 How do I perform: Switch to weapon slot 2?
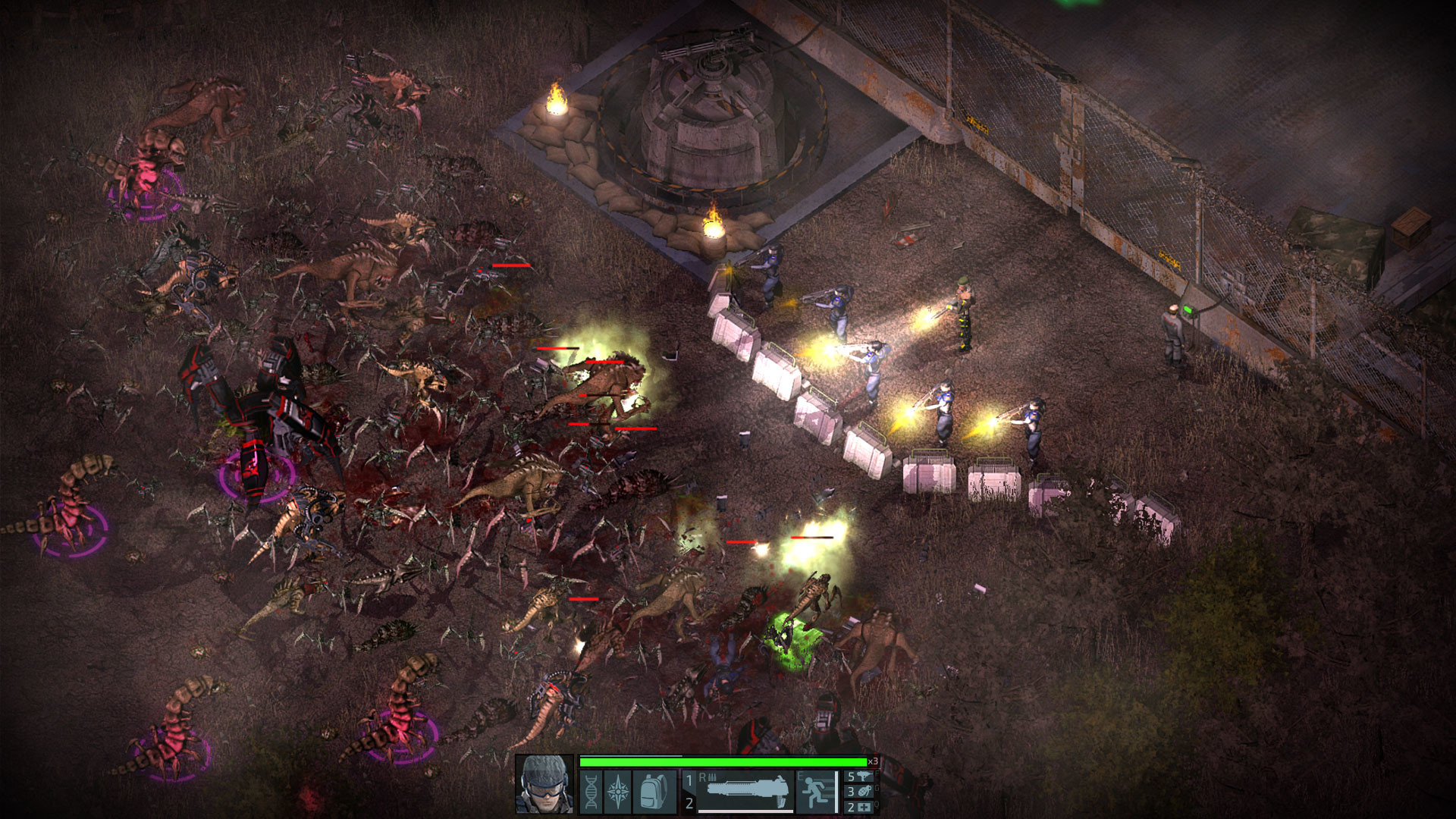point(689,803)
